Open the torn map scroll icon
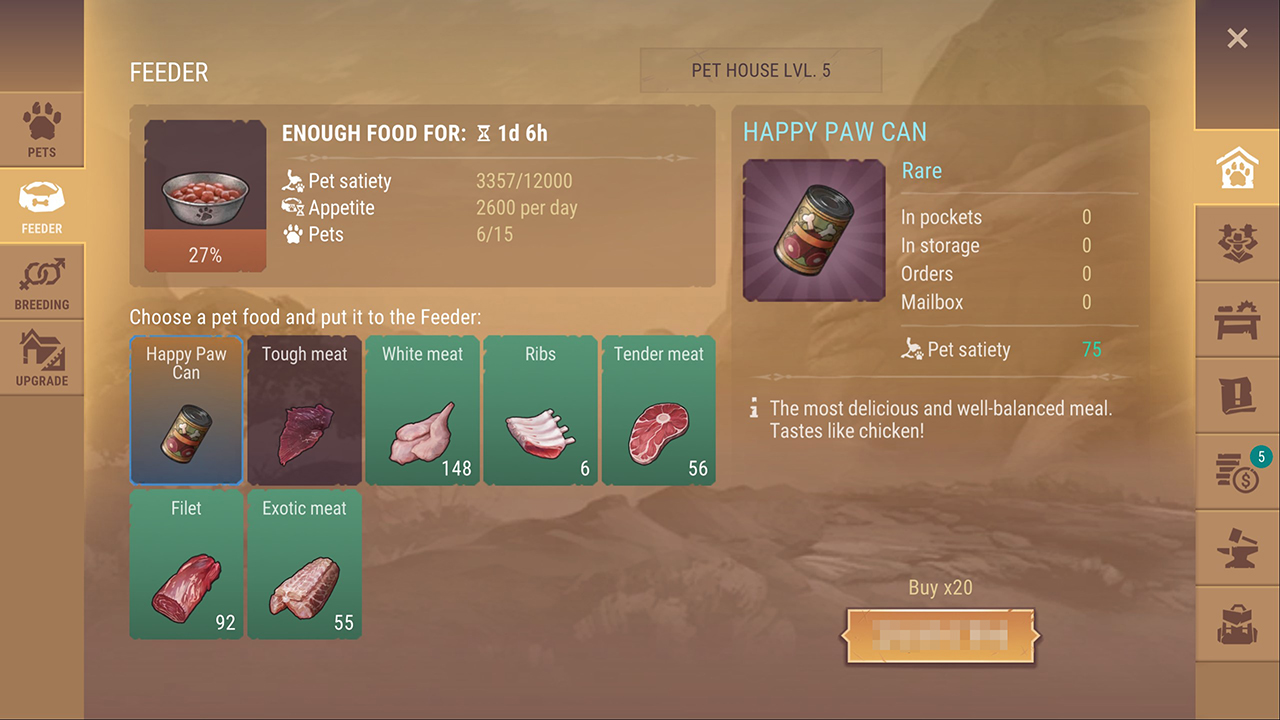Viewport: 1280px width, 720px height. (x=1237, y=397)
